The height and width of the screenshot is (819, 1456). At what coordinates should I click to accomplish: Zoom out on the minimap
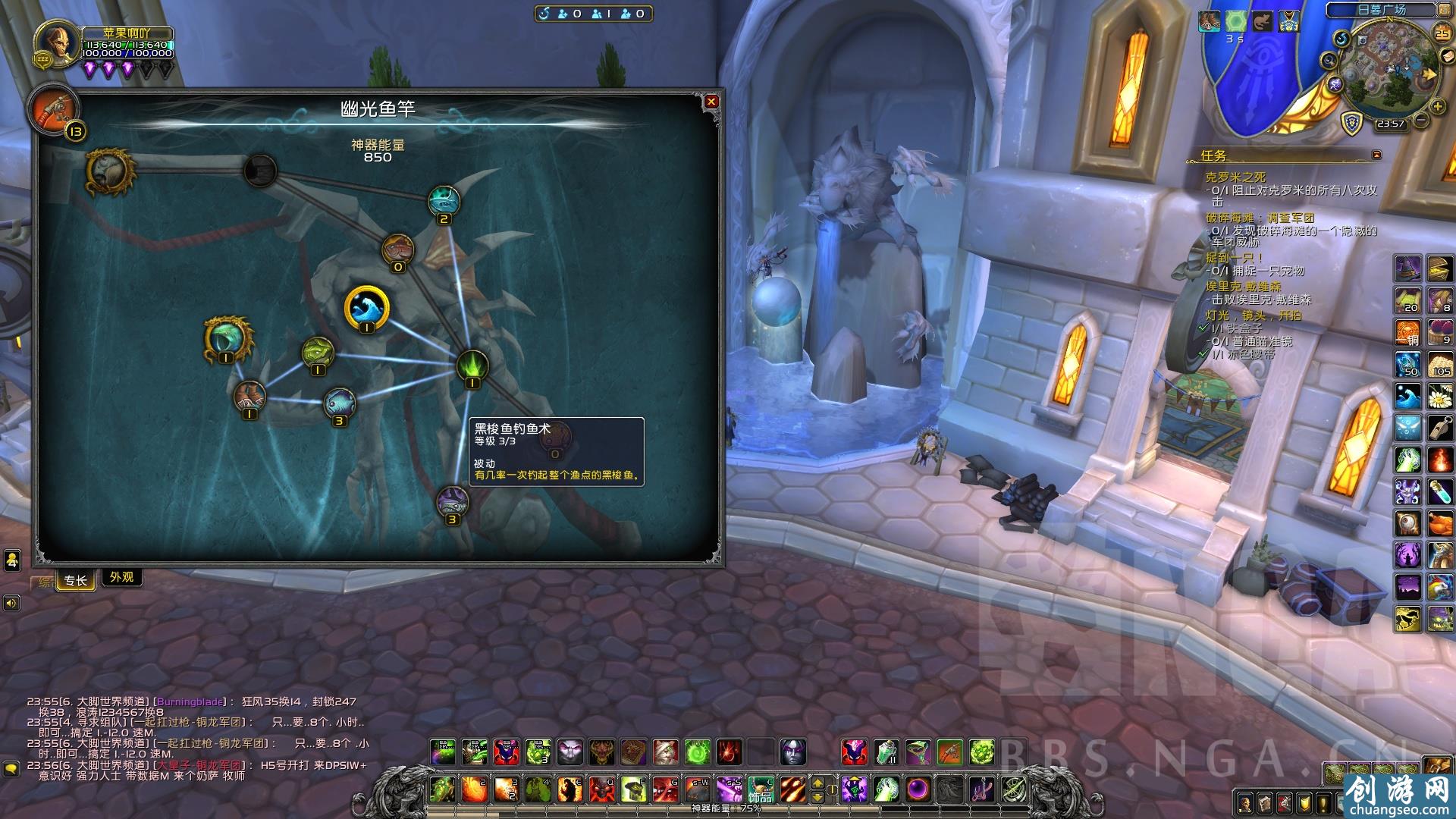pos(1421,120)
